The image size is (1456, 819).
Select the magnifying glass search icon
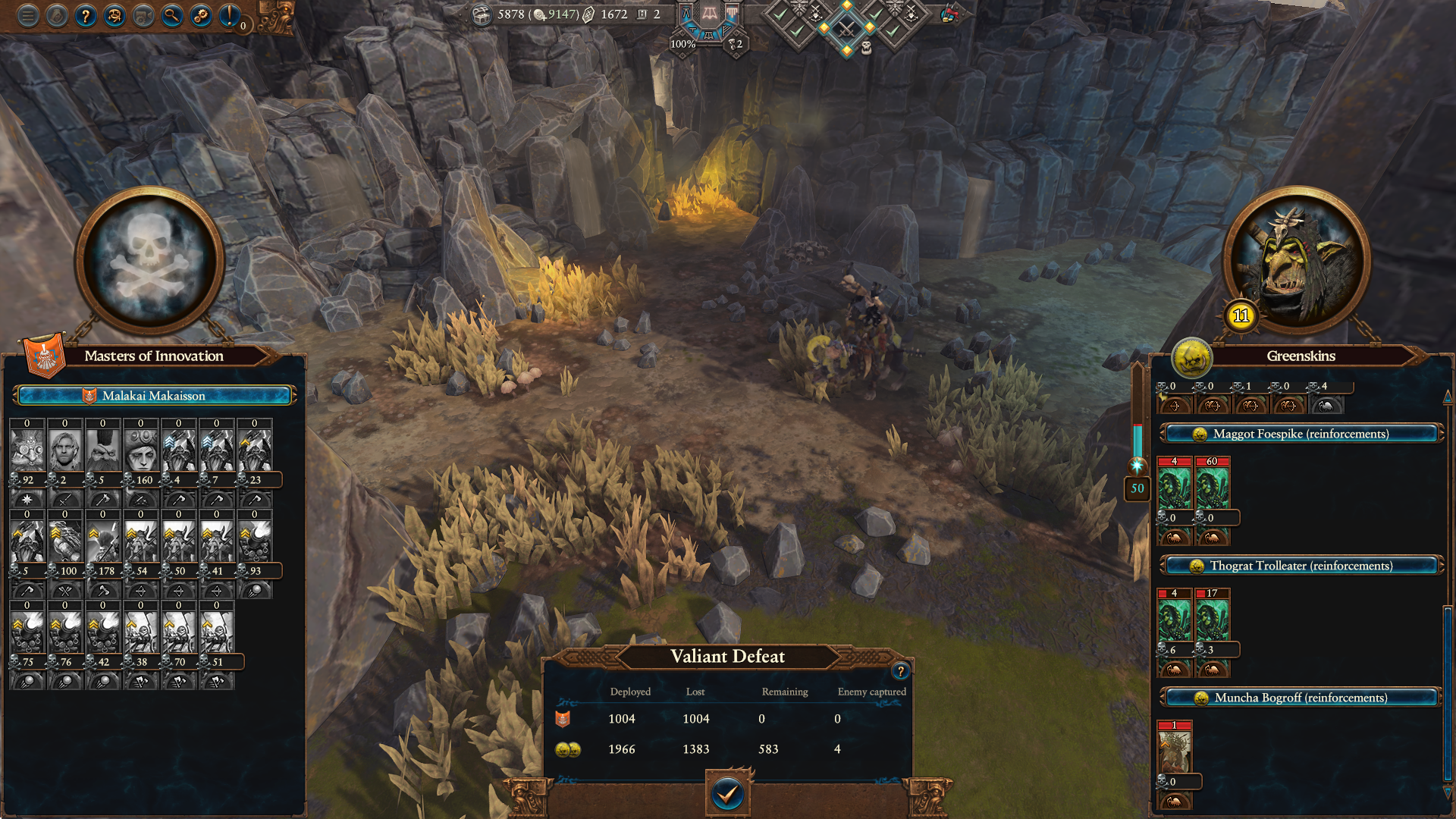coord(173,16)
